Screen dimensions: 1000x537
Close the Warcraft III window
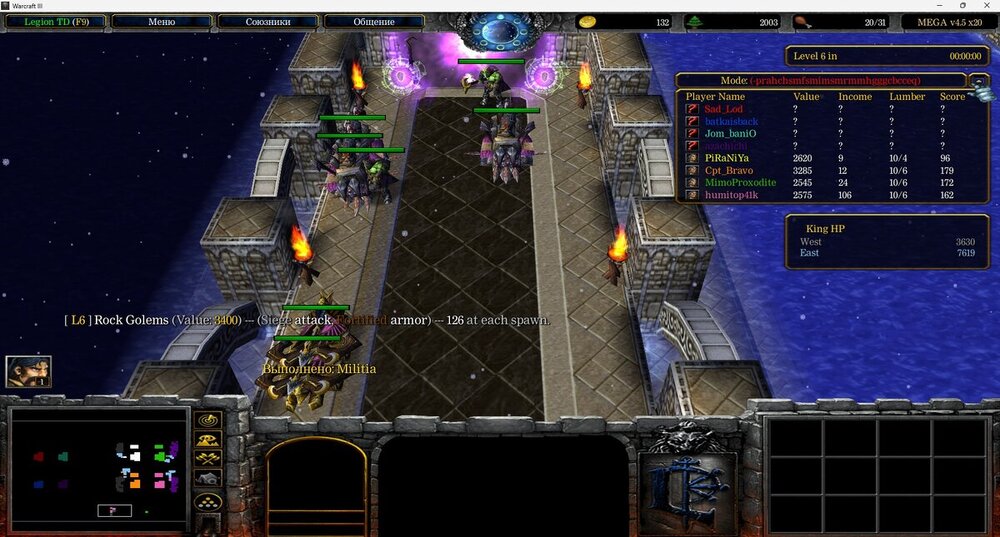(985, 6)
